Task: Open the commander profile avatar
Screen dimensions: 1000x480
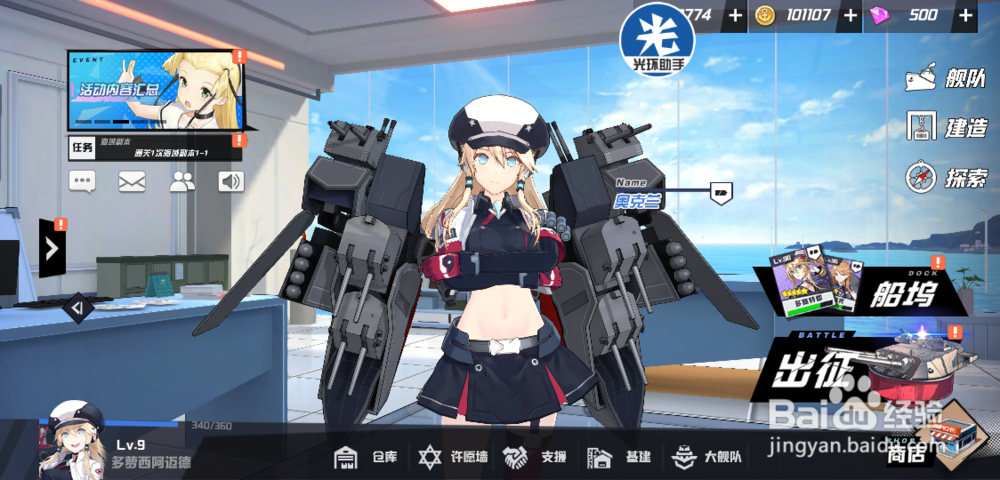Action: coord(72,440)
